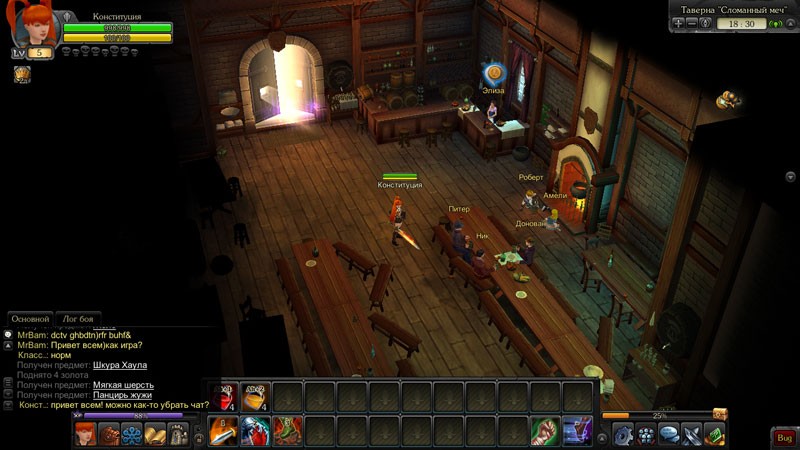
Task: Open the Мягкая шерсть item link in chat
Action: 124,385
